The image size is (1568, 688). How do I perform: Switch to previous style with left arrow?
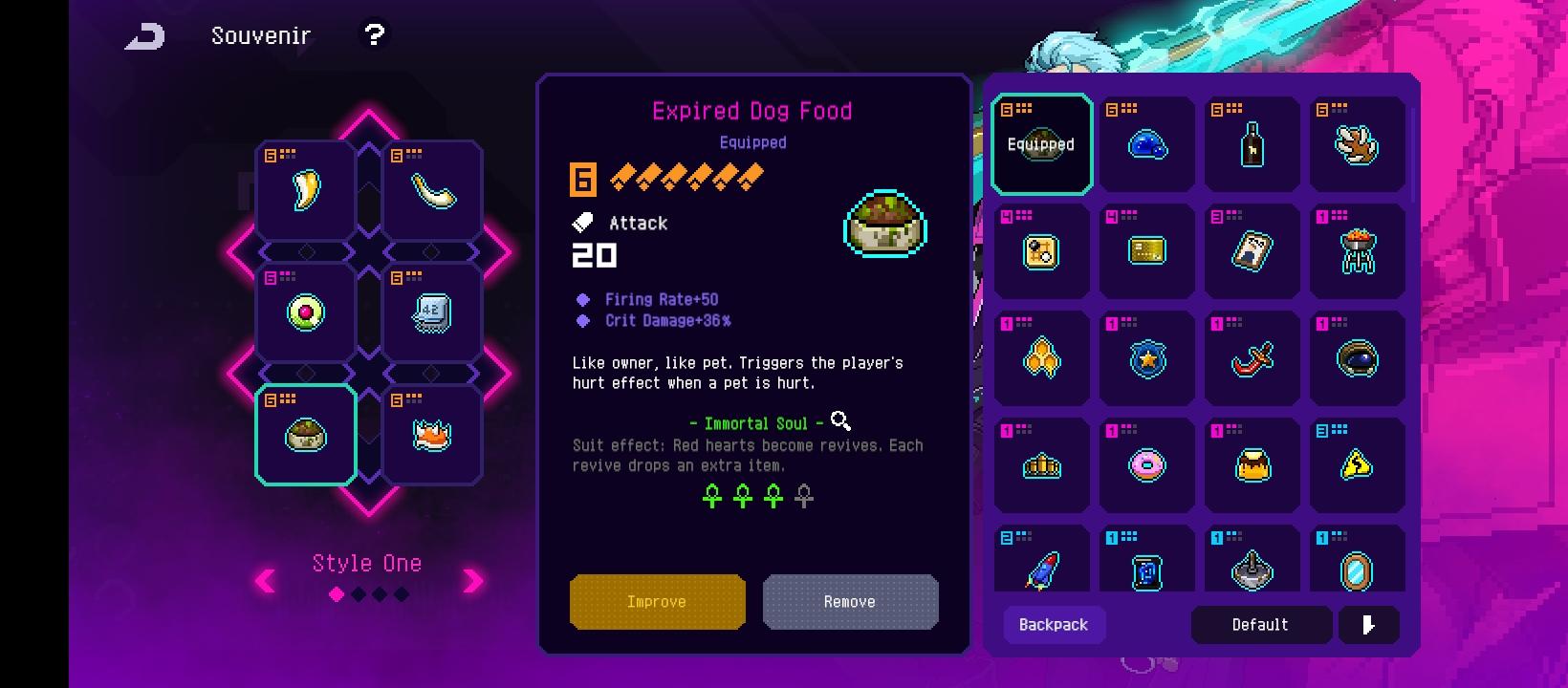tap(266, 580)
